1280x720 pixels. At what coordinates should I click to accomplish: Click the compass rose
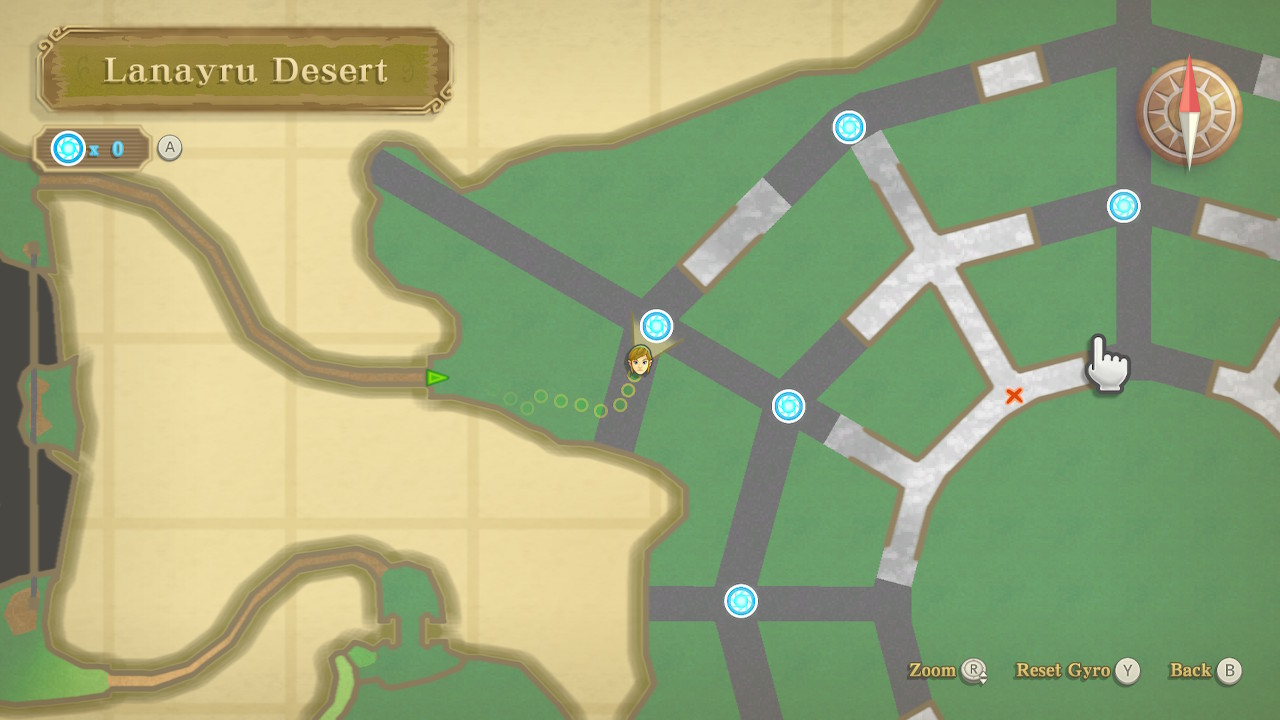1189,111
